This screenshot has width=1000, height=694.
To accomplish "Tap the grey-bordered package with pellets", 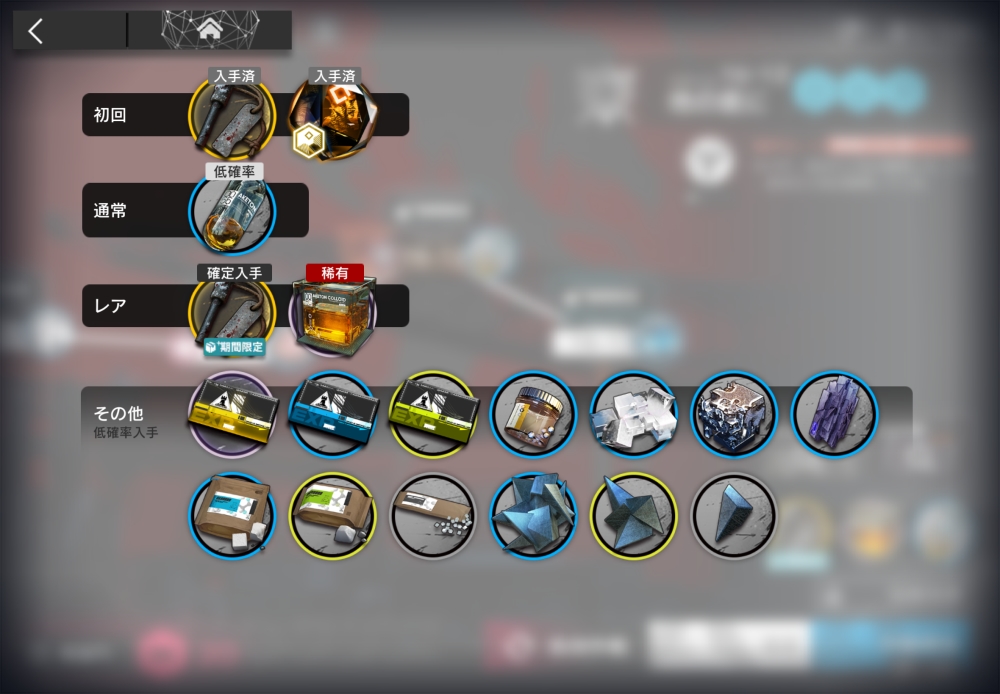I will 432,514.
